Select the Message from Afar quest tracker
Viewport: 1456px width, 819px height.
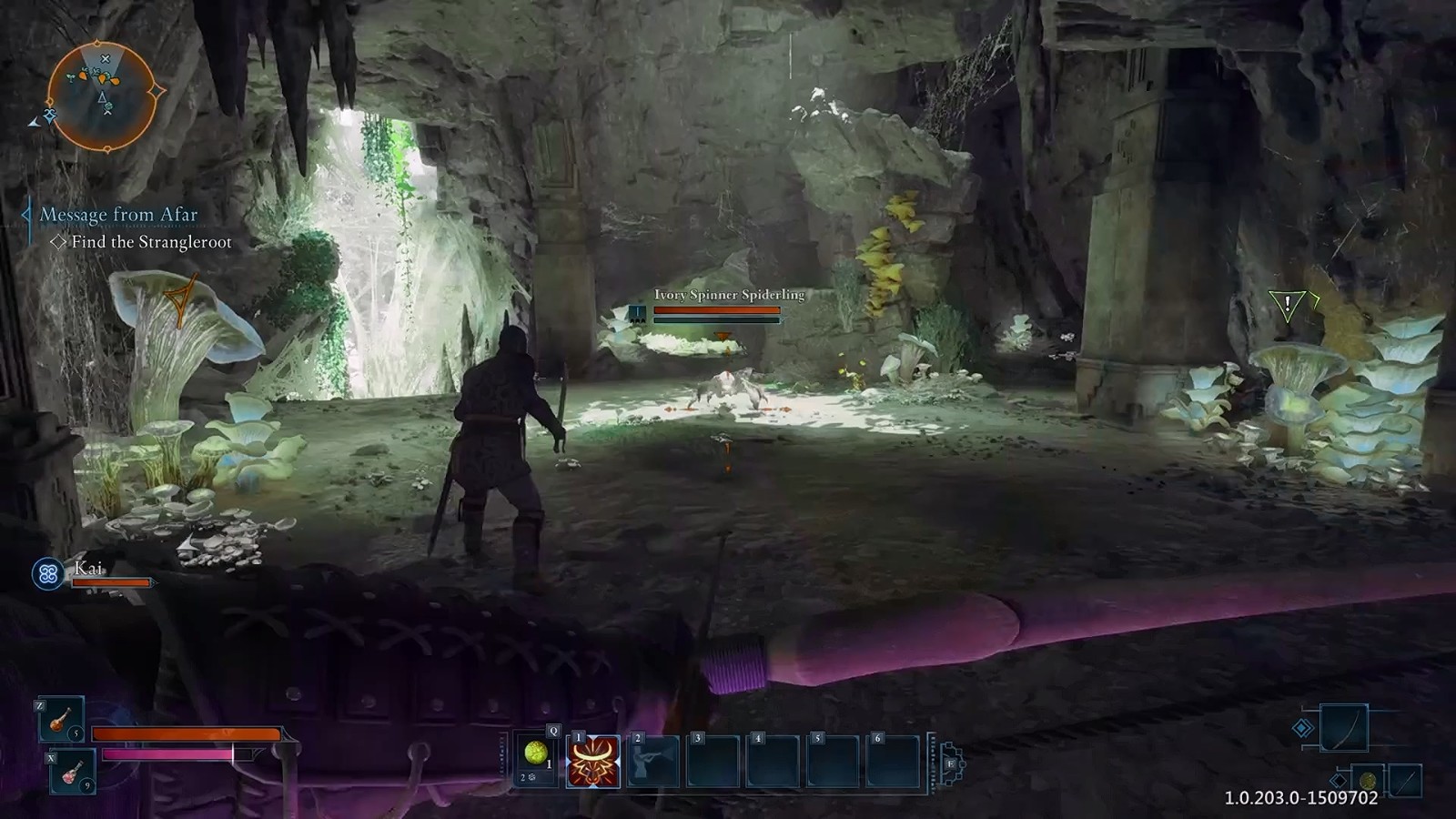[x=118, y=215]
